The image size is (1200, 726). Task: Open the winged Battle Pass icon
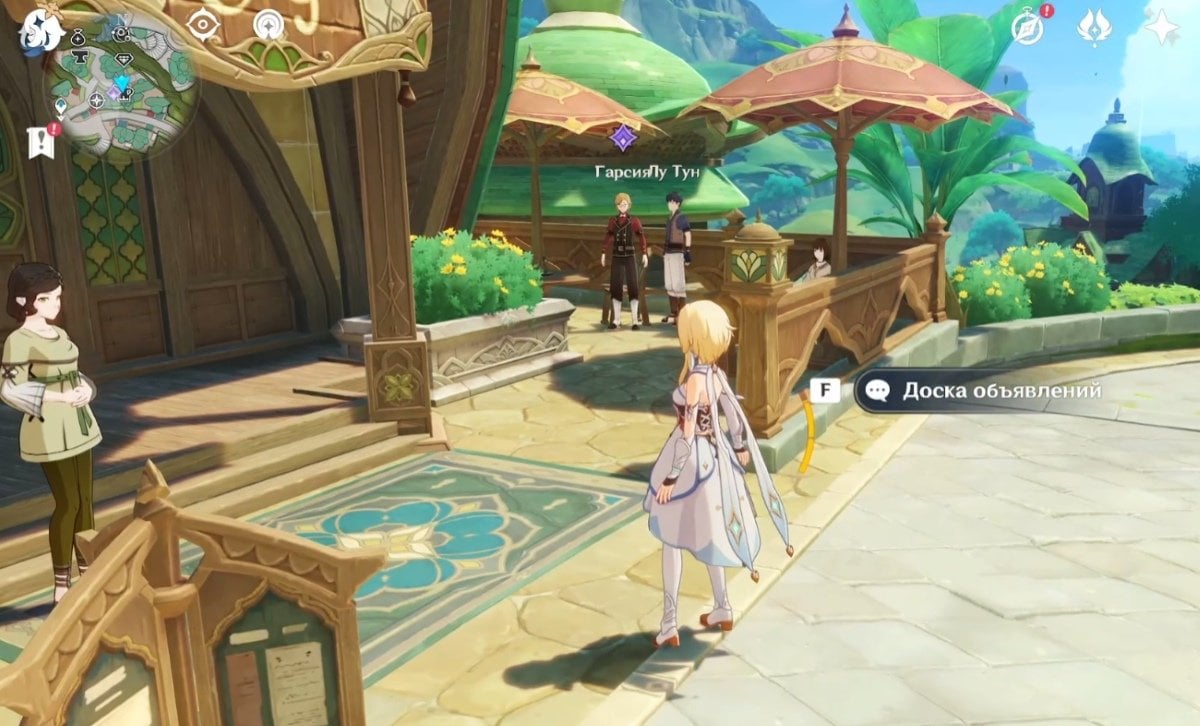[1094, 27]
